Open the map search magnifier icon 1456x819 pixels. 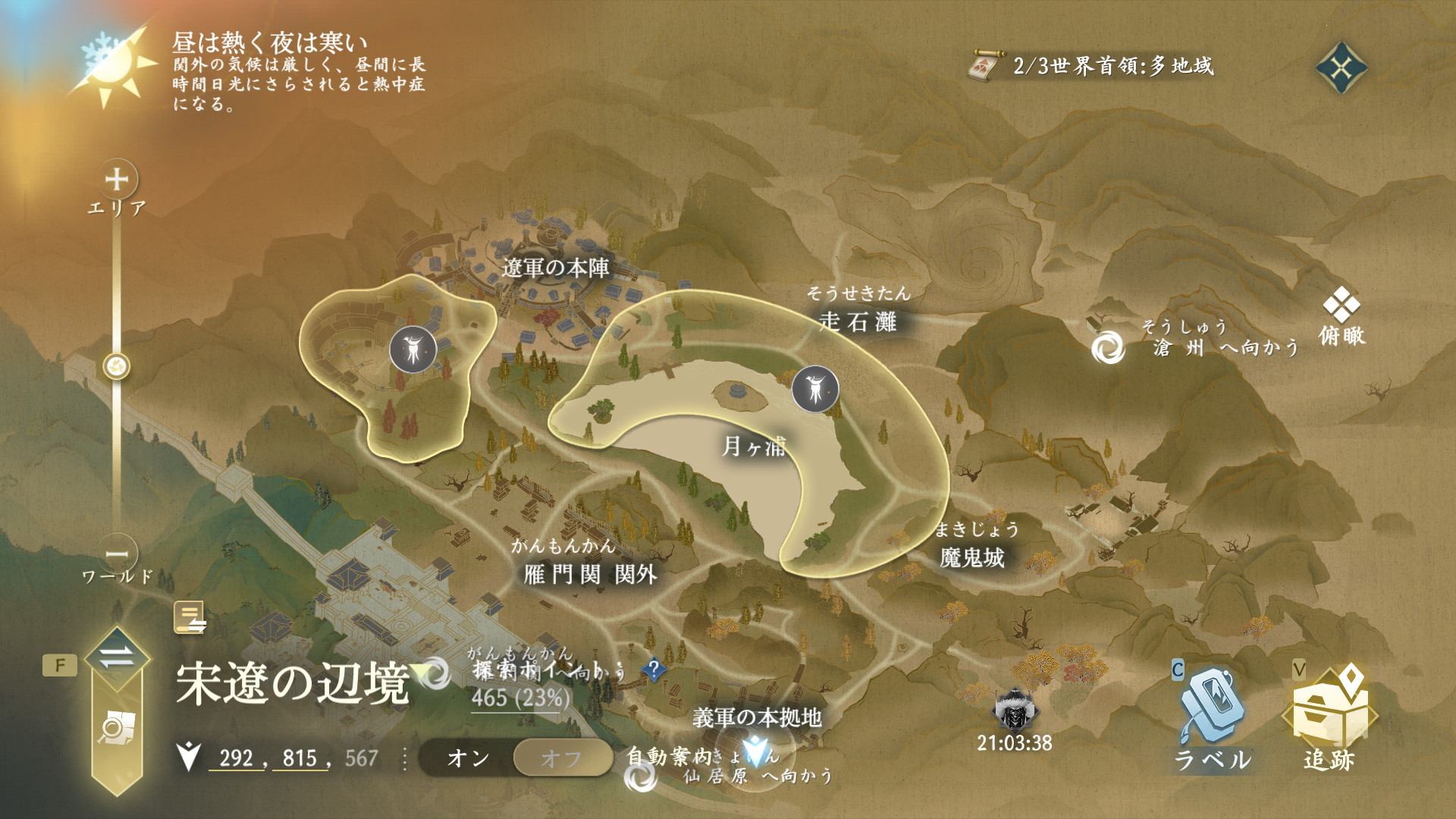tap(116, 730)
